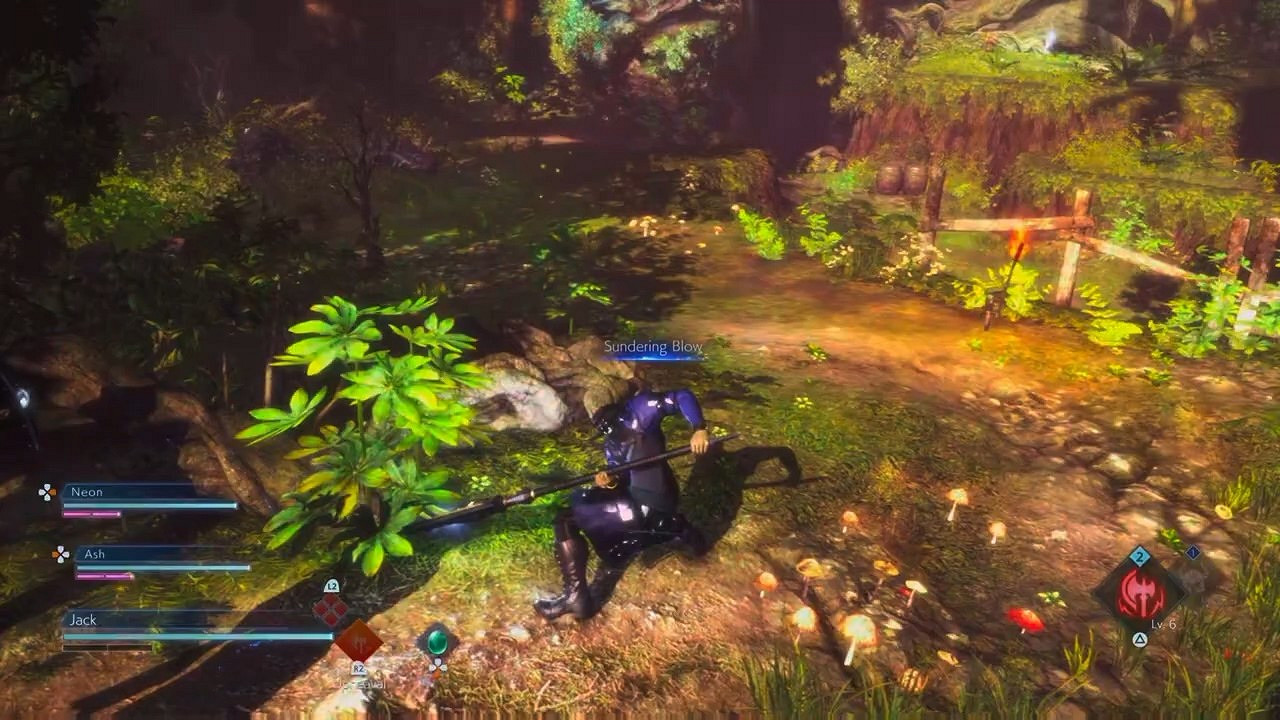
Task: Click the L2 bumper prompt icon
Action: [332, 587]
